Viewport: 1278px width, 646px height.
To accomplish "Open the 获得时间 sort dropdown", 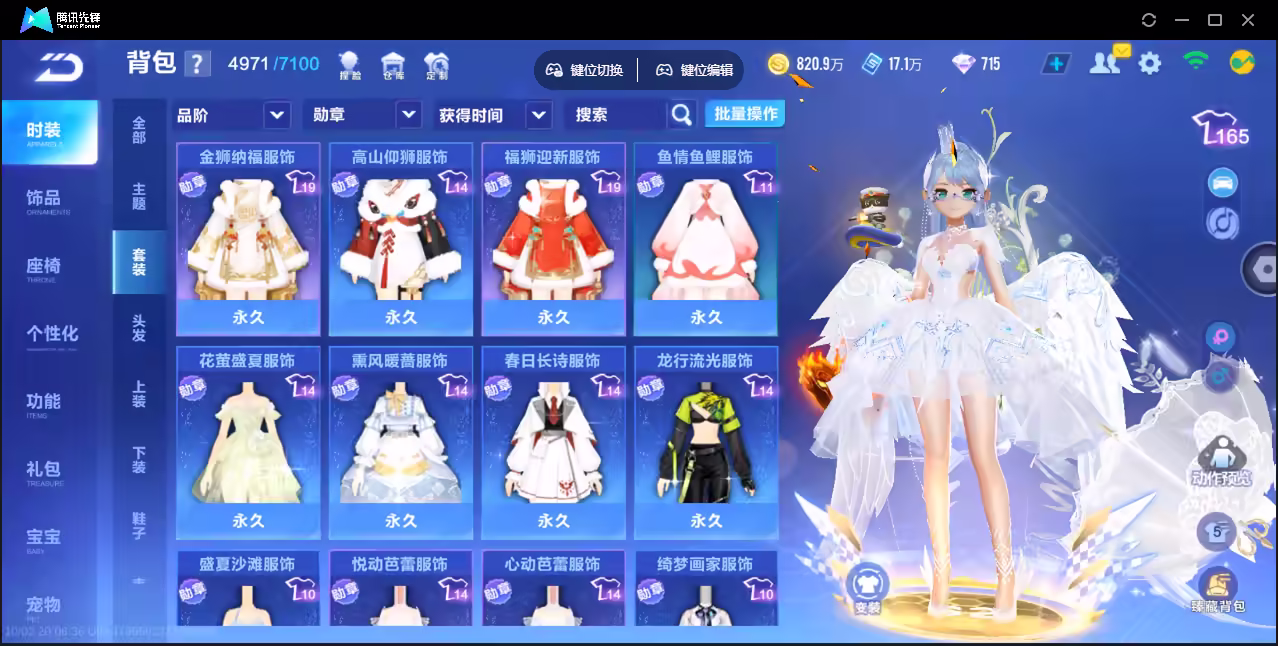I will click(494, 115).
